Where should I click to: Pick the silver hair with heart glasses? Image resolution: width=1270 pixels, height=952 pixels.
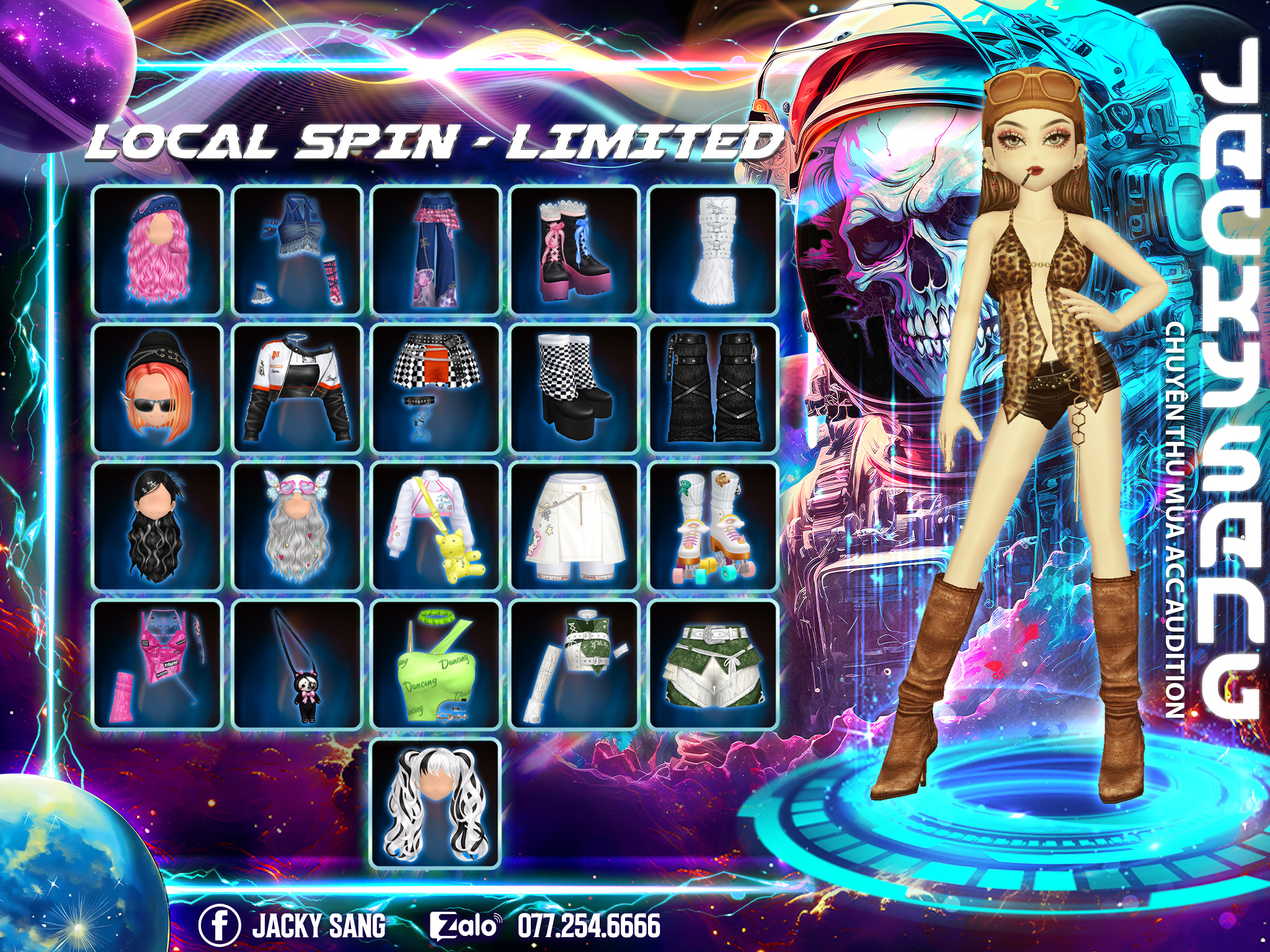297,526
